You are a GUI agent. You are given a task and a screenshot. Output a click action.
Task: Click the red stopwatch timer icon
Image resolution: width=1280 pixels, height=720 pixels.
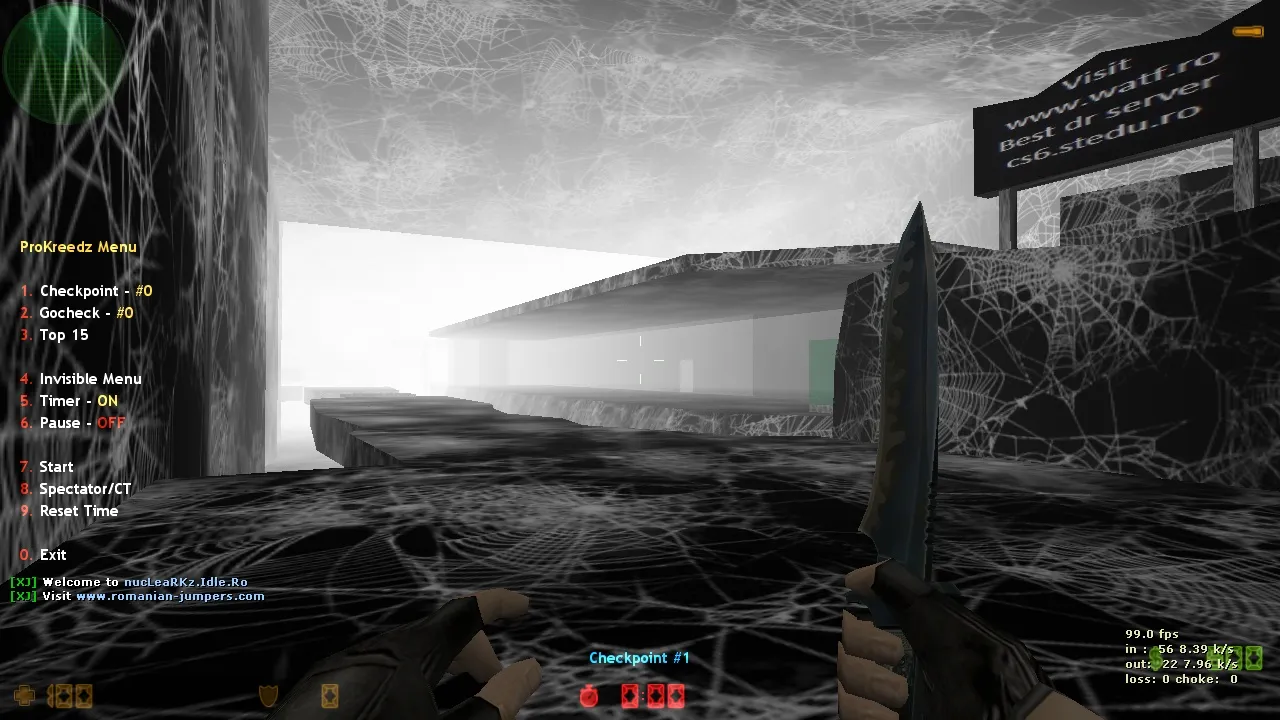[589, 697]
